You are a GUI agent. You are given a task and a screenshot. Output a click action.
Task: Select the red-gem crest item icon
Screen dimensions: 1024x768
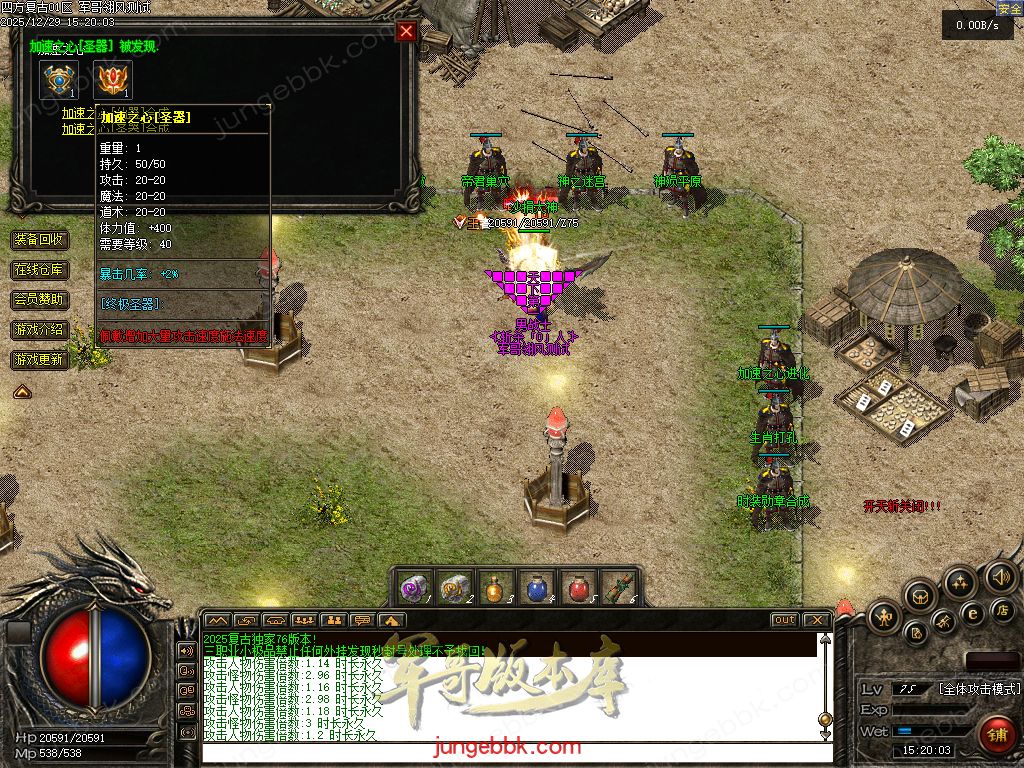(113, 80)
